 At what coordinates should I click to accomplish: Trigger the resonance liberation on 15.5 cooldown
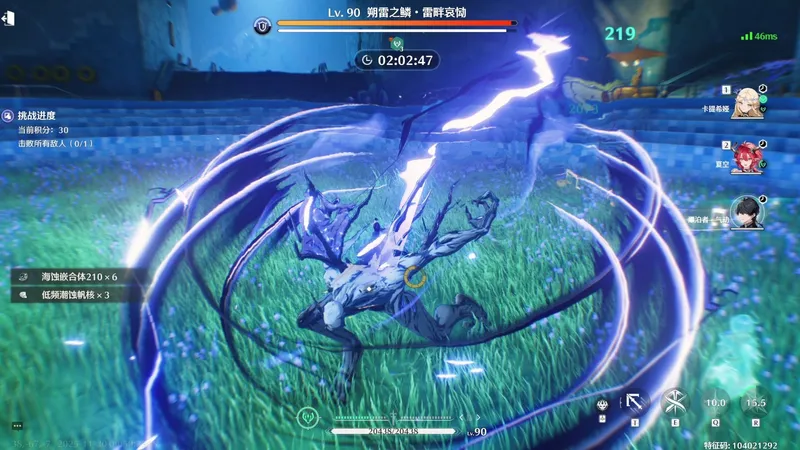point(755,403)
